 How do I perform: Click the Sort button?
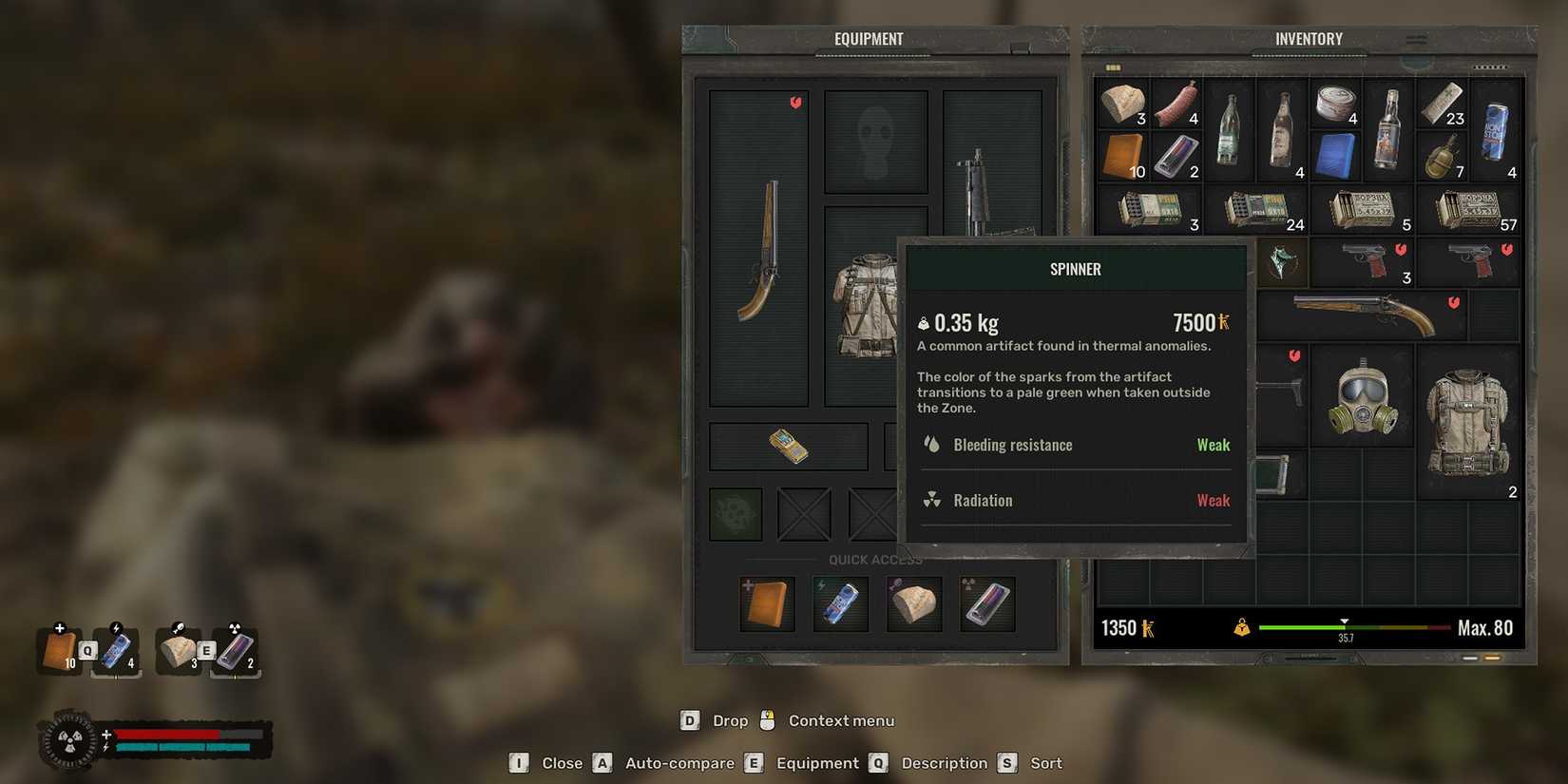[1044, 762]
